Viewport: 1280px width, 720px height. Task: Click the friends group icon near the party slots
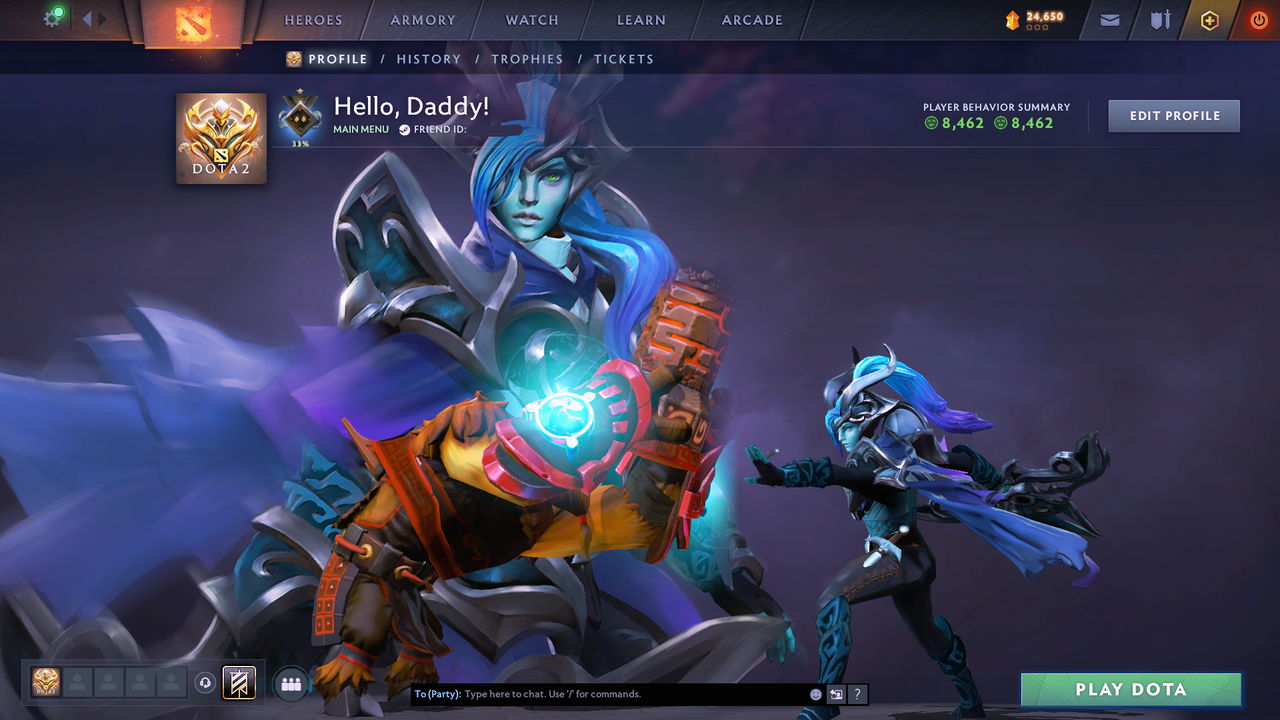[289, 683]
